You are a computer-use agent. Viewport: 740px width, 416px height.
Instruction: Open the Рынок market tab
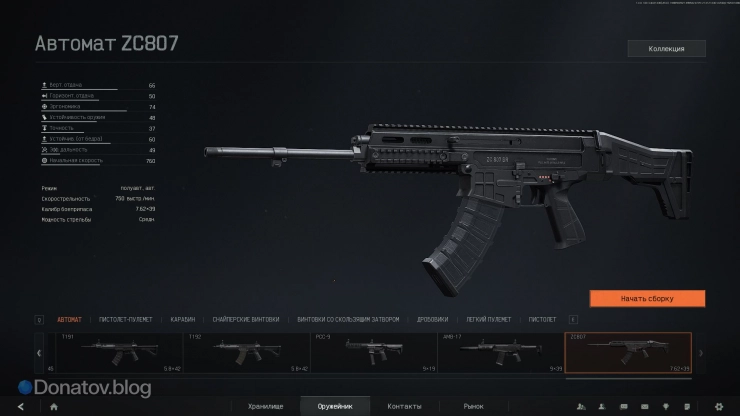473,406
